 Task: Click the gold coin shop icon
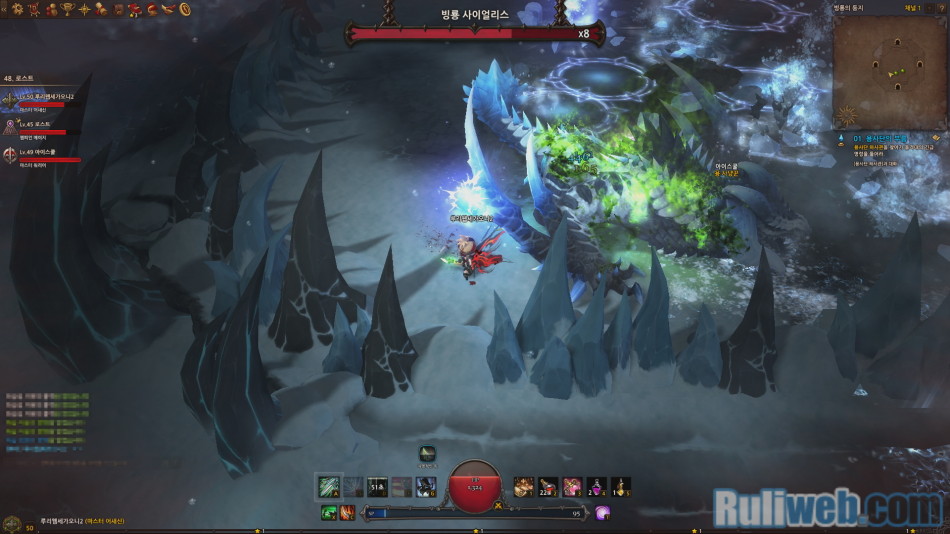(185, 9)
